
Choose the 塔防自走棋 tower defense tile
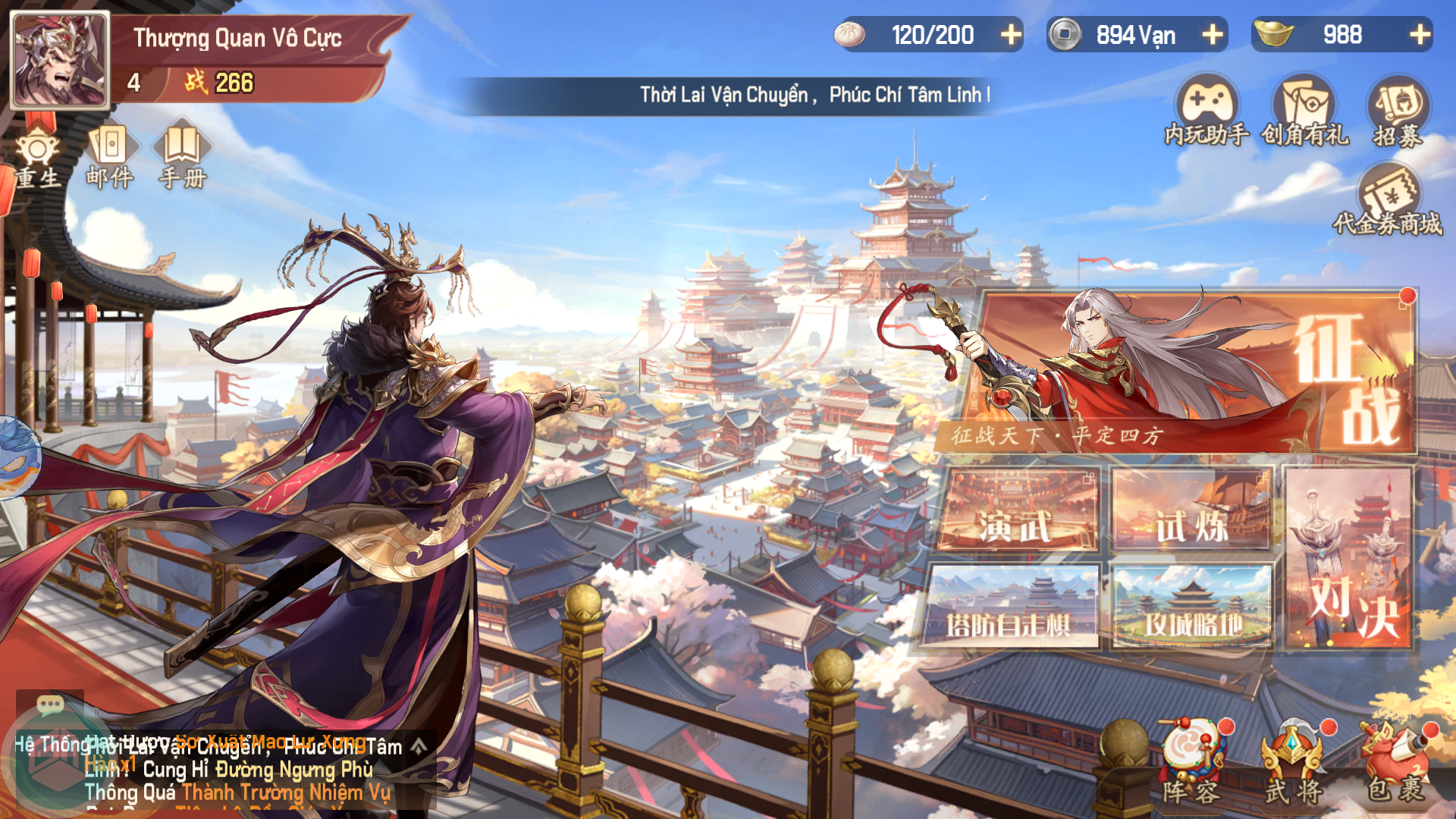[x=1011, y=607]
